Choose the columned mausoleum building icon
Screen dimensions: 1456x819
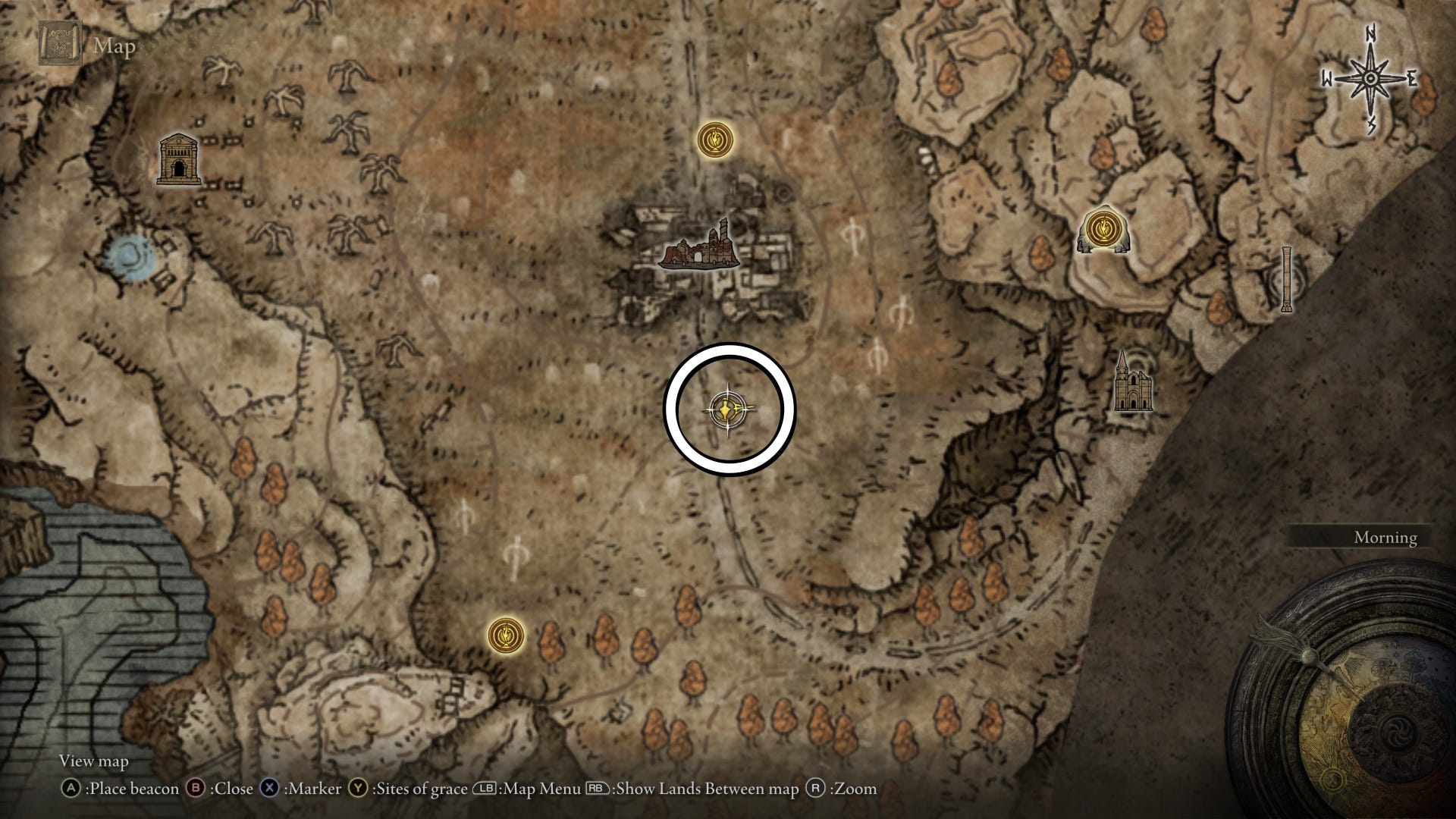[178, 160]
